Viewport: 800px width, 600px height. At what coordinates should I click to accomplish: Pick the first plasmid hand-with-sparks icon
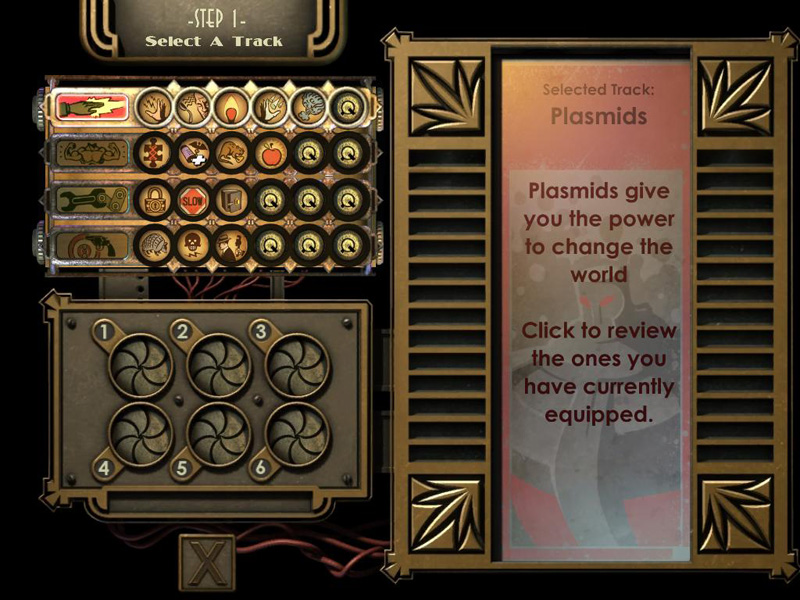point(154,106)
